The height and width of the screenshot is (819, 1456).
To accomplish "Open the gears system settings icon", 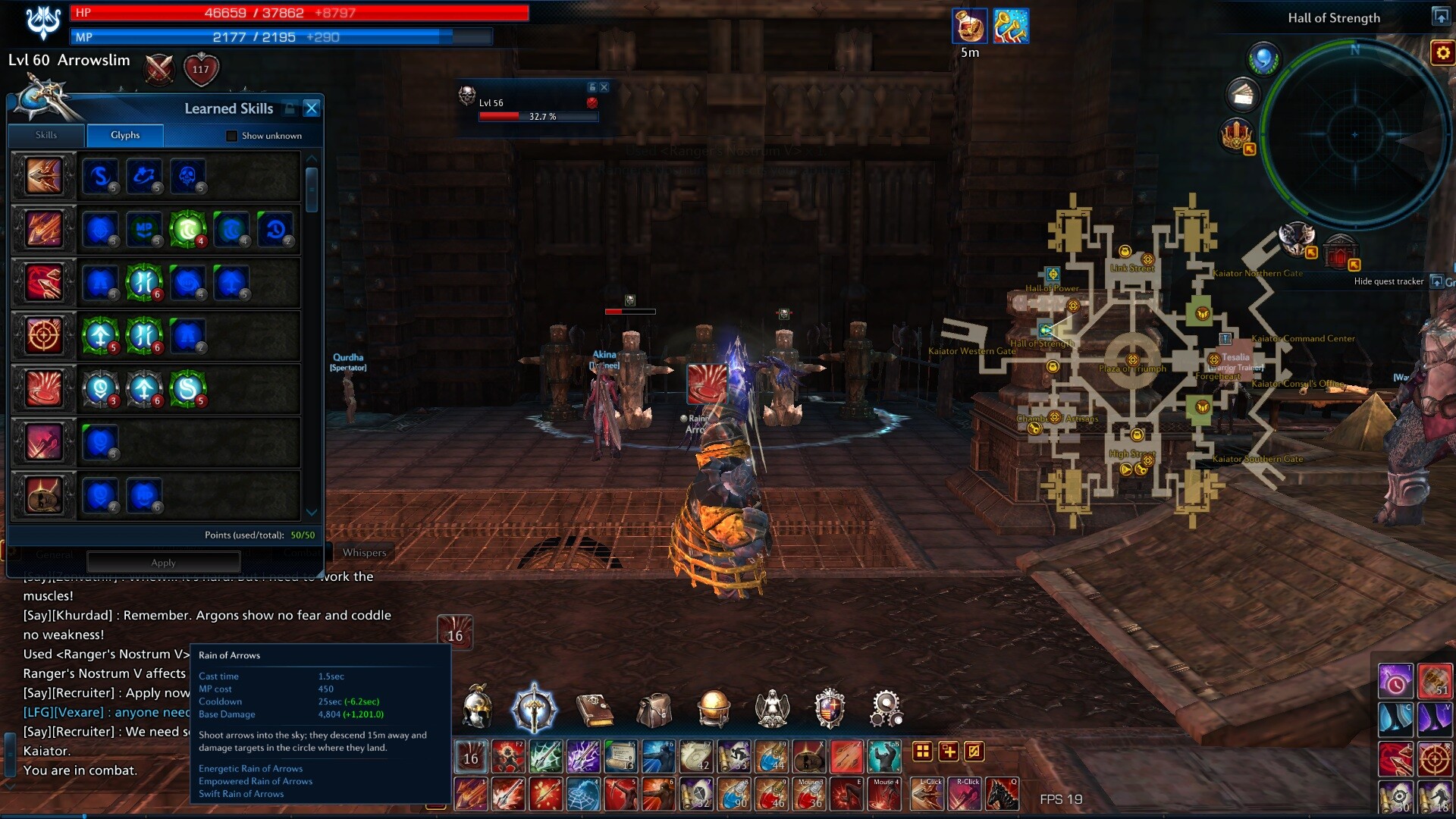I will 886,708.
